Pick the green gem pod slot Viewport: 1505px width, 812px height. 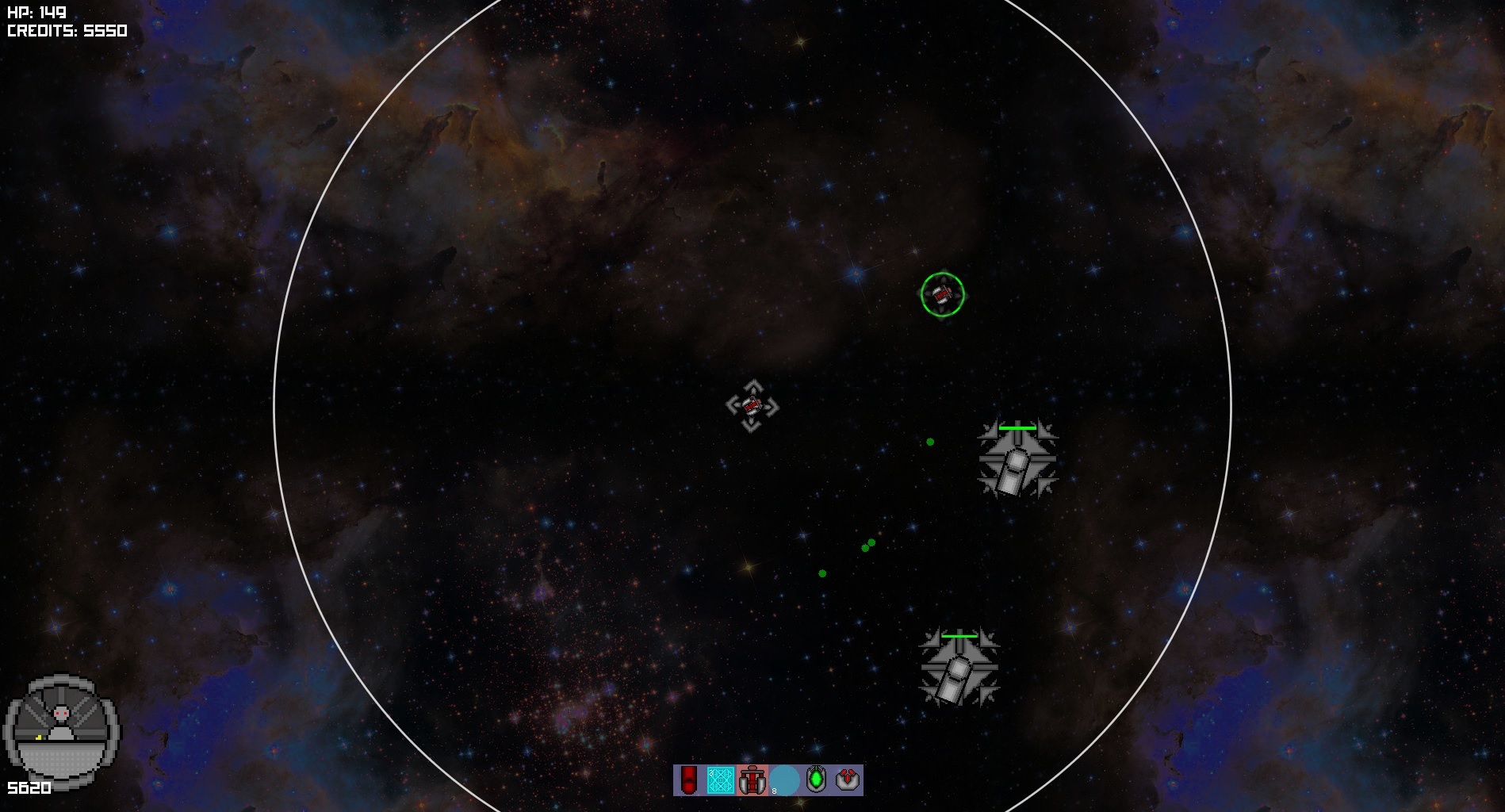coord(816,779)
